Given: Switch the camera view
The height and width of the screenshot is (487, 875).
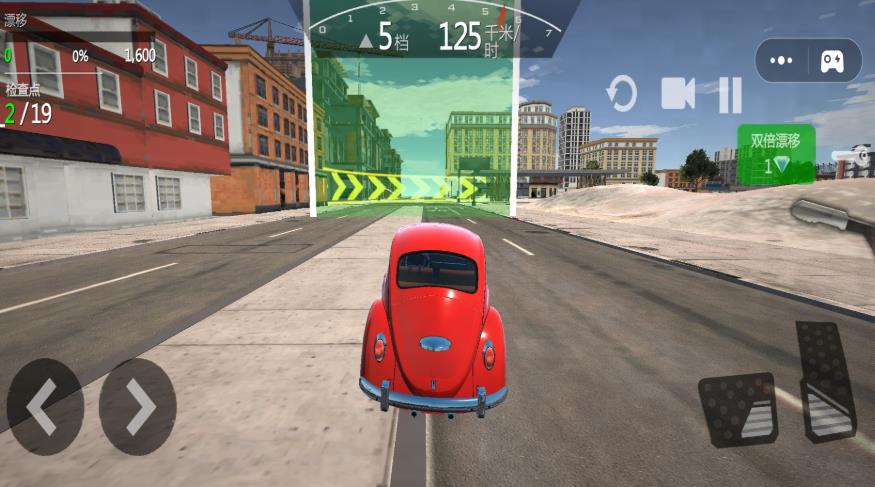Looking at the screenshot, I should click(x=678, y=95).
